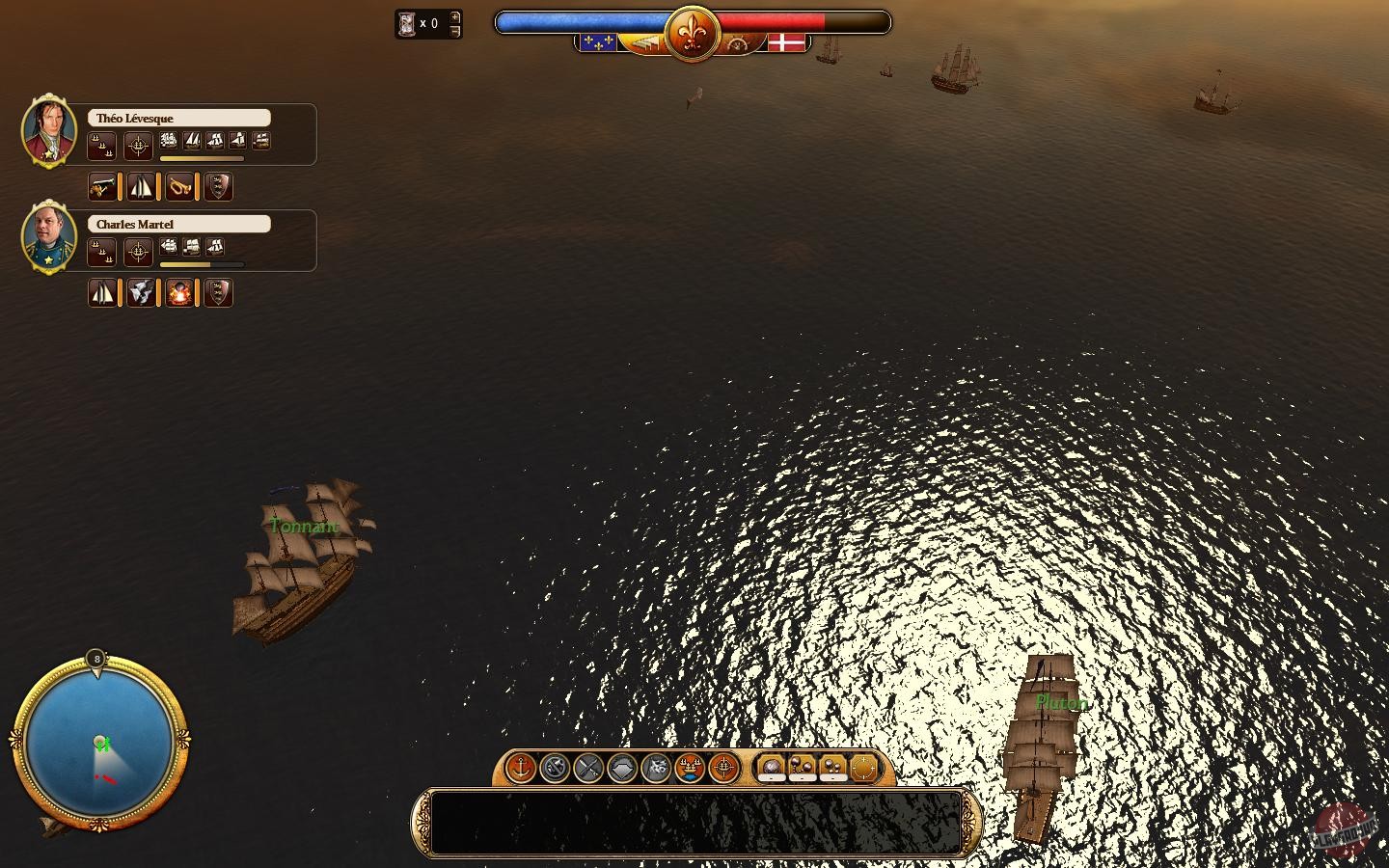
Task: Select Charles Martel's portrait
Action: tap(48, 237)
